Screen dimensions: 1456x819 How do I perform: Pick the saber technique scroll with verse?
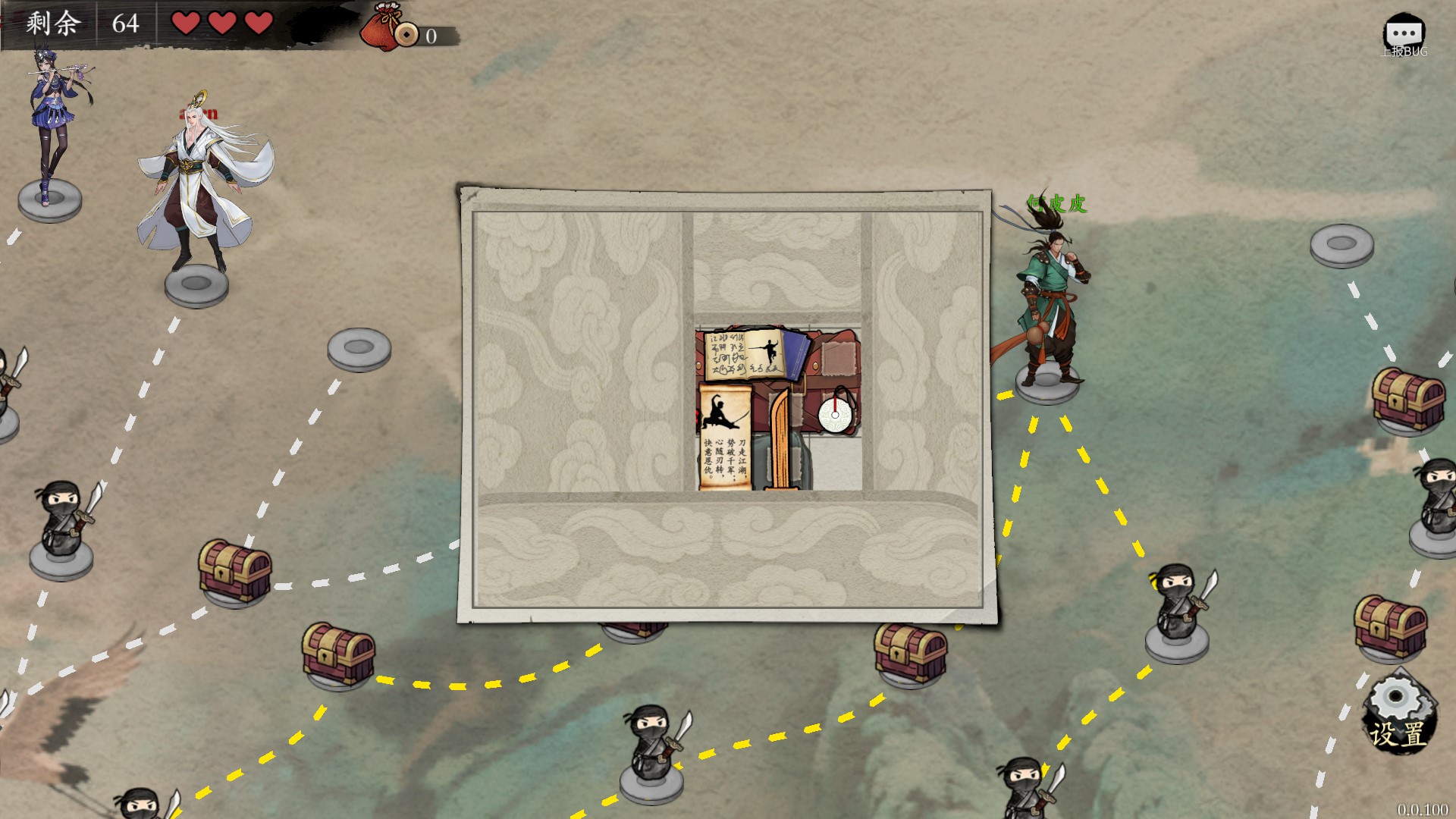pyautogui.click(x=724, y=437)
